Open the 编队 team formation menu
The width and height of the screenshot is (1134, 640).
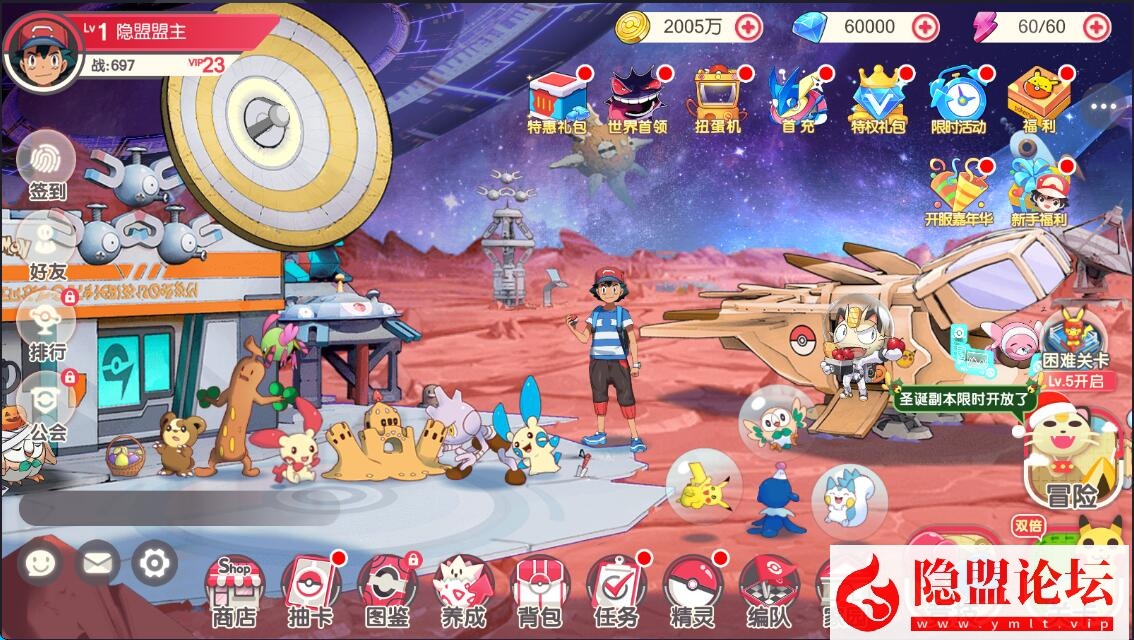pyautogui.click(x=768, y=589)
